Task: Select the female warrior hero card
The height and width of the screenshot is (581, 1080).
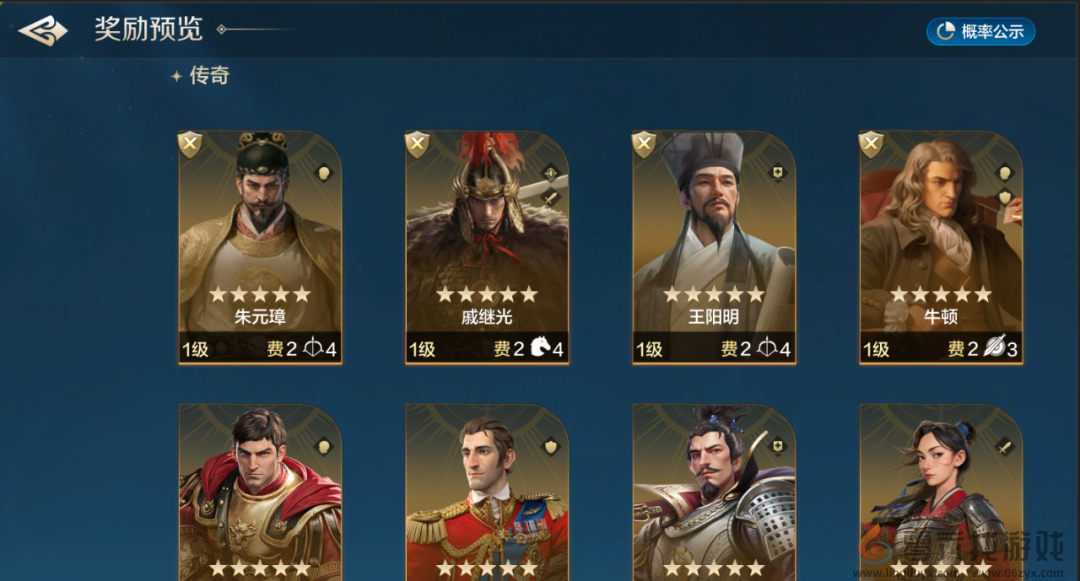Action: click(x=941, y=493)
